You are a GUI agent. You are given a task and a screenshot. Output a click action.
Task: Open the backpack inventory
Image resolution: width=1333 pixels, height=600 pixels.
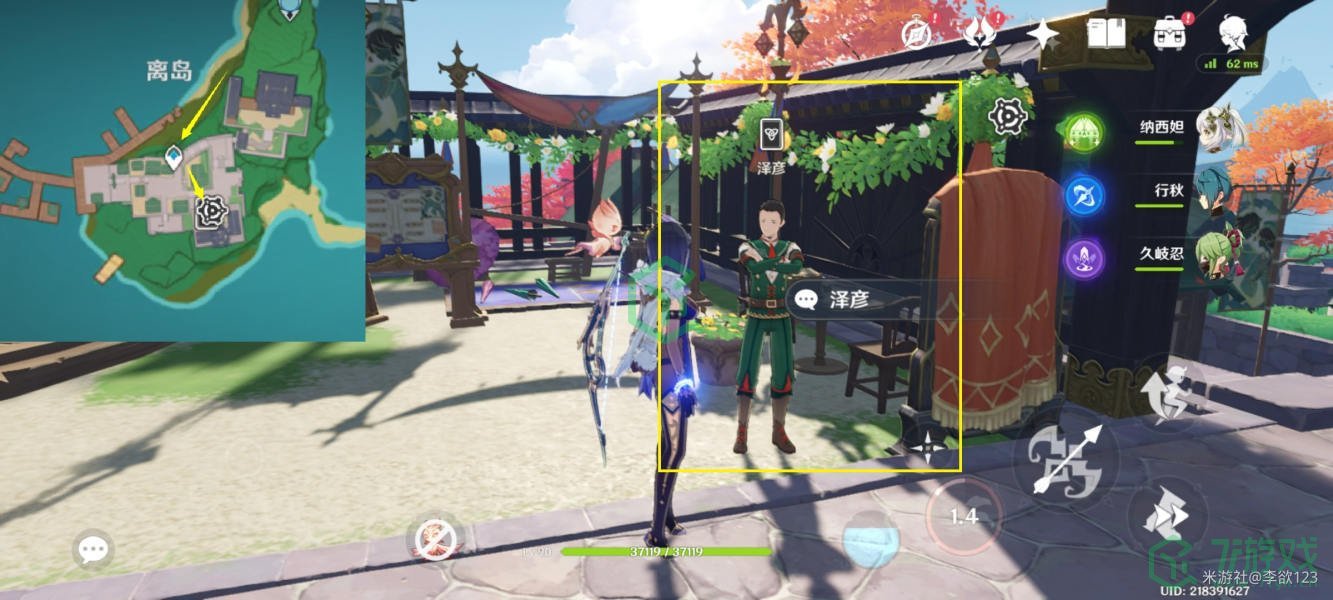tap(1169, 34)
